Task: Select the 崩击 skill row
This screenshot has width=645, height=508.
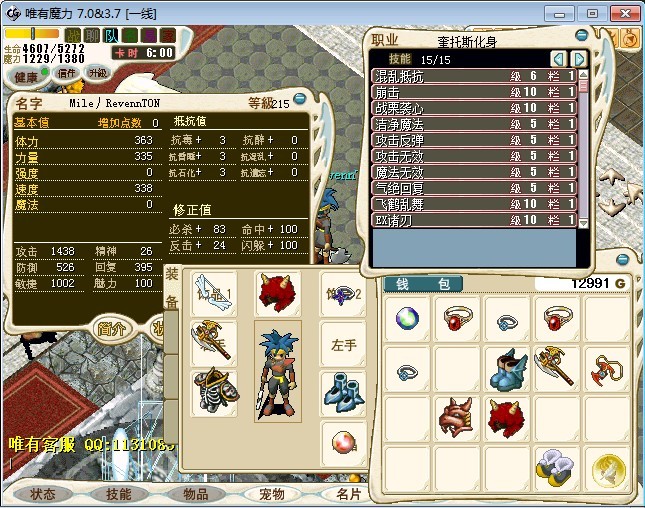Action: tap(472, 91)
